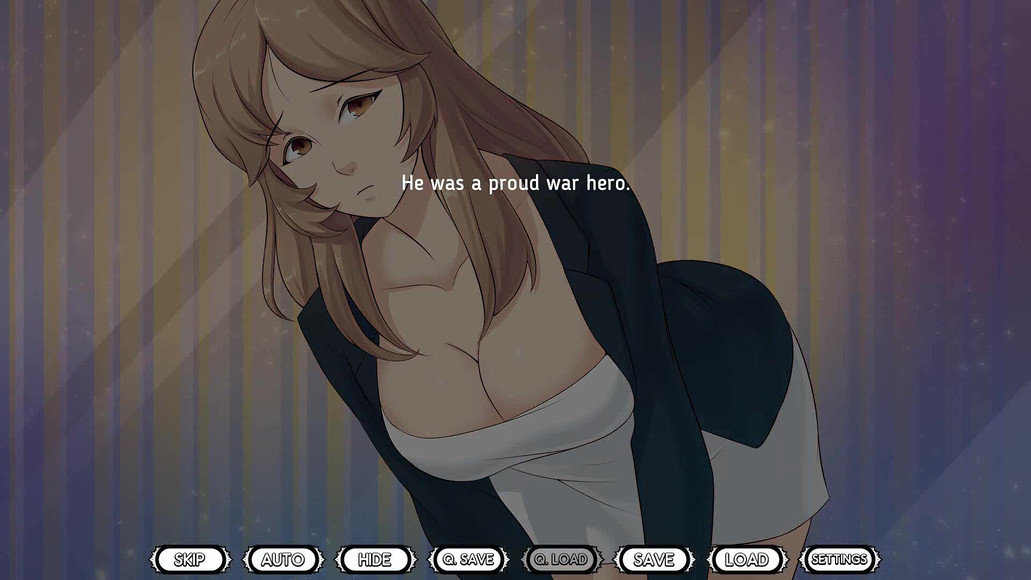
Task: Hide the interface with HIDE
Action: tap(375, 559)
